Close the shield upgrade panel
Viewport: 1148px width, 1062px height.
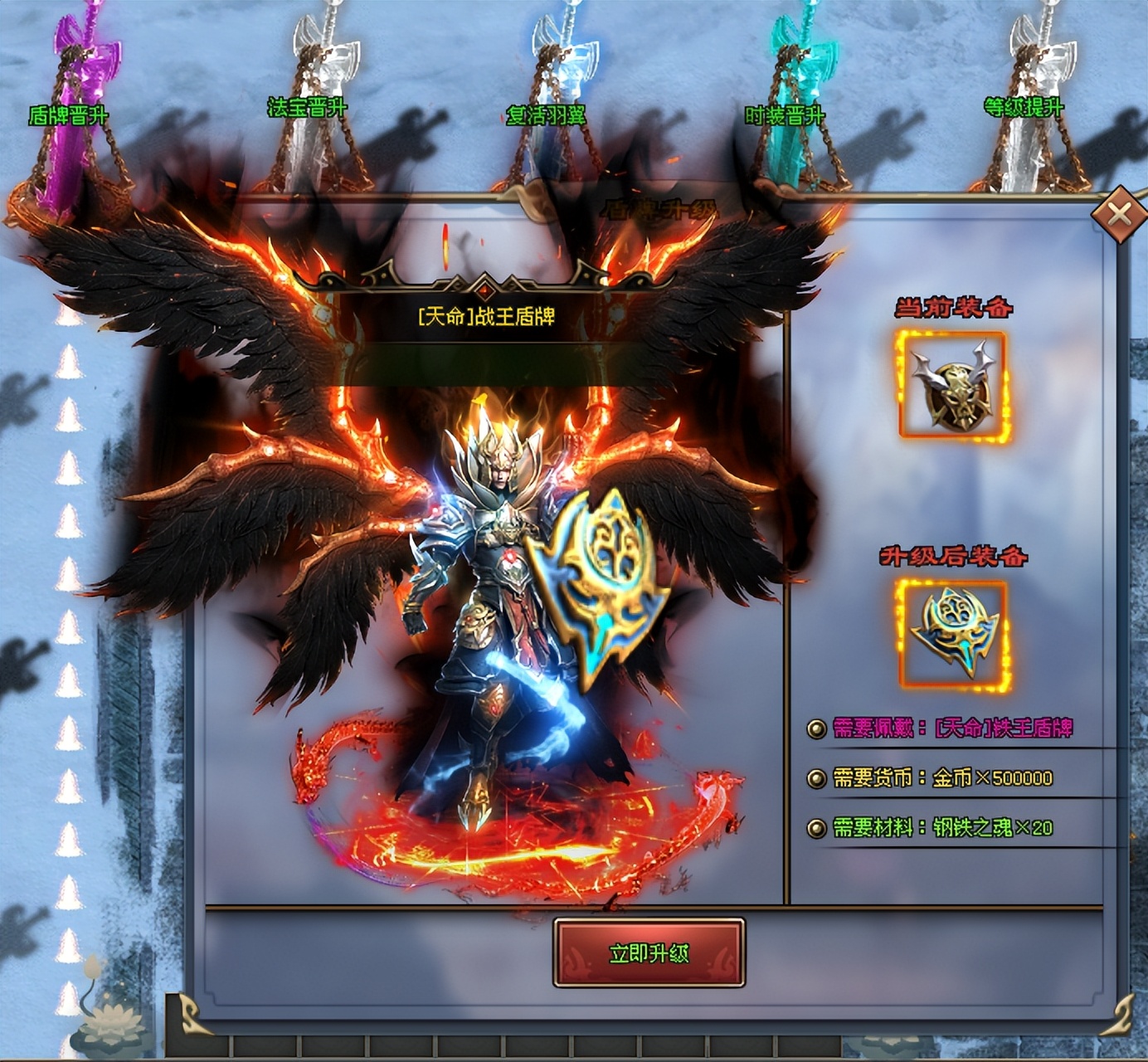pos(1119,215)
